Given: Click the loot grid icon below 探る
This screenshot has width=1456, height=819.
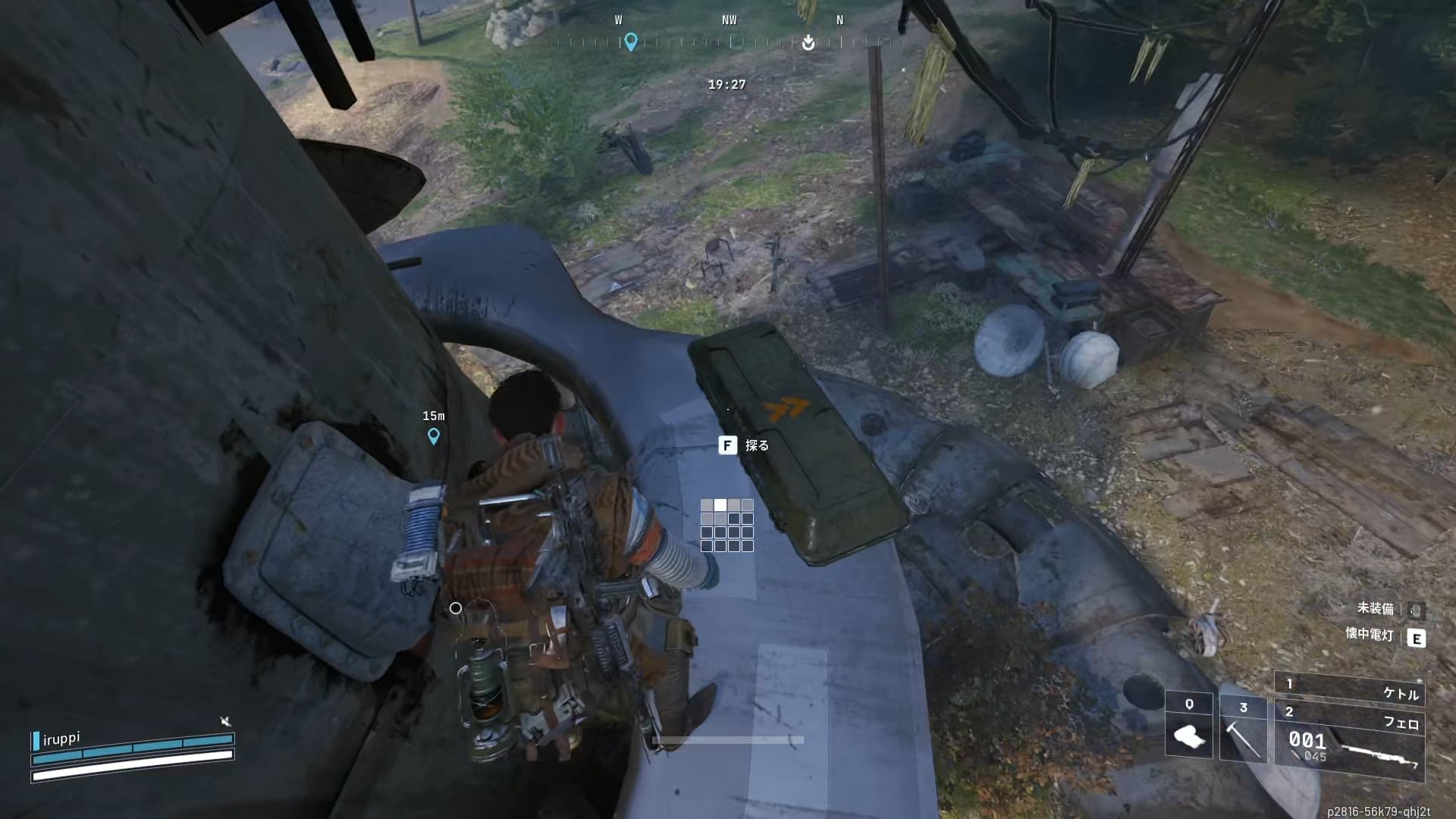Looking at the screenshot, I should [727, 525].
